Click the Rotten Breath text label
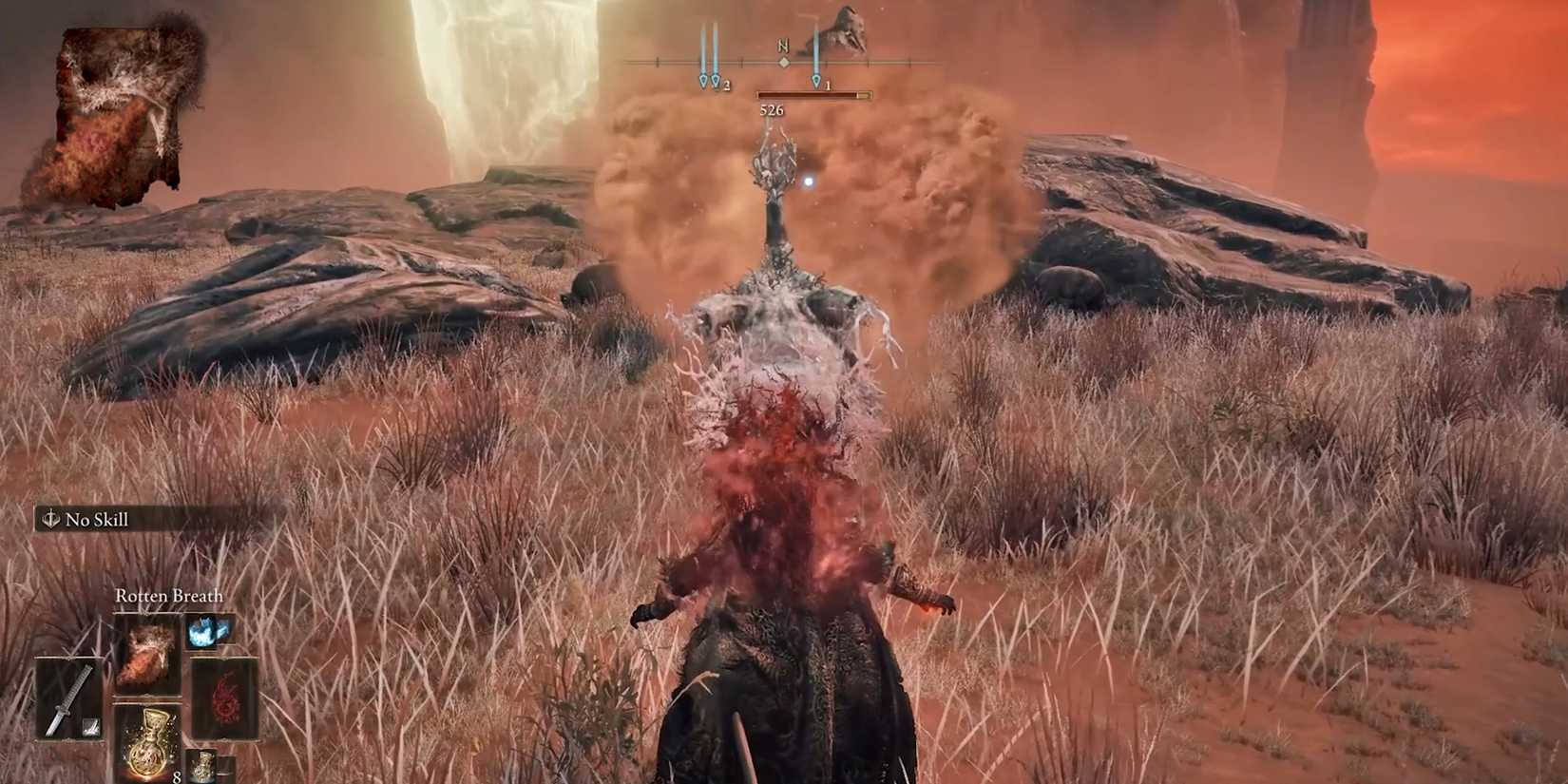The width and height of the screenshot is (1568, 784). (x=167, y=595)
